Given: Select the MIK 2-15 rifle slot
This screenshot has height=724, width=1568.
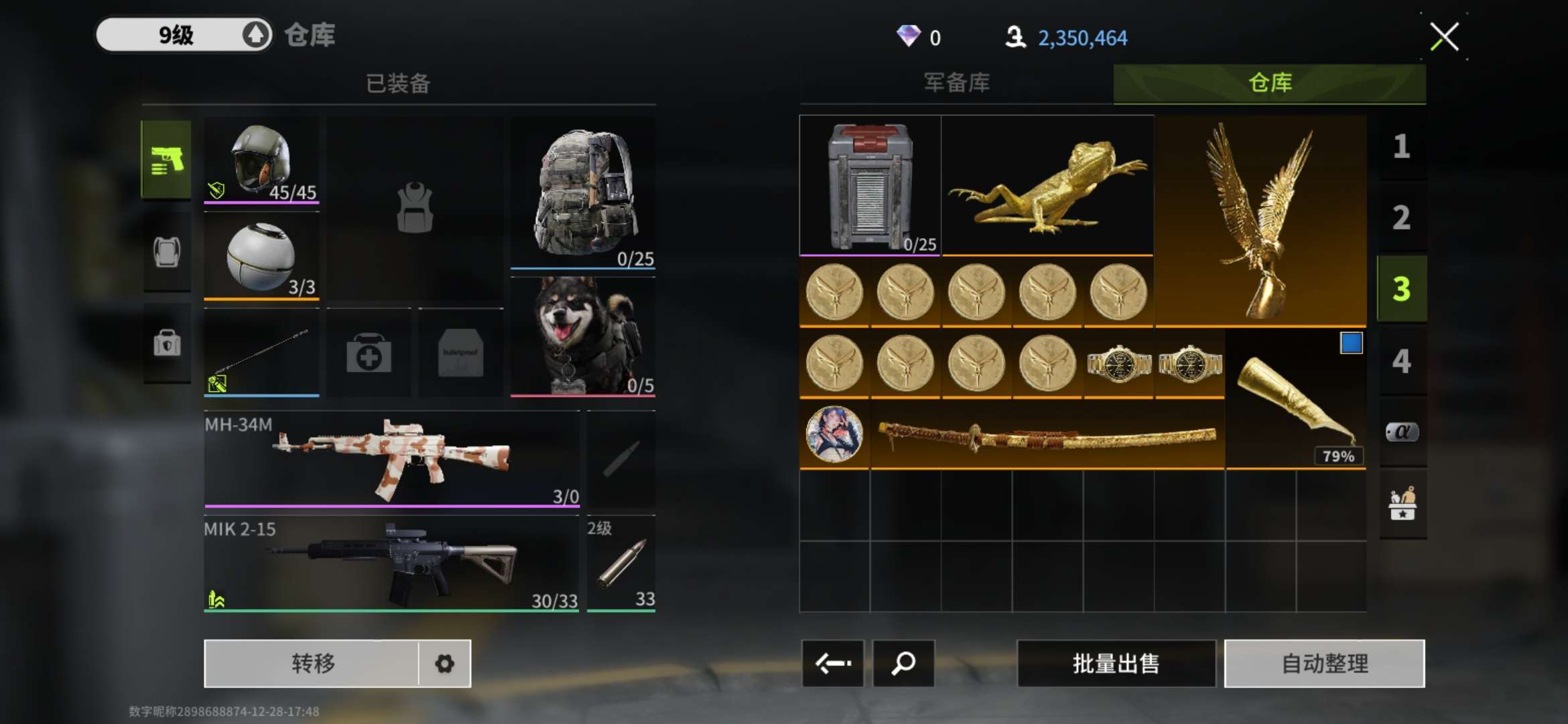Looking at the screenshot, I should point(391,563).
